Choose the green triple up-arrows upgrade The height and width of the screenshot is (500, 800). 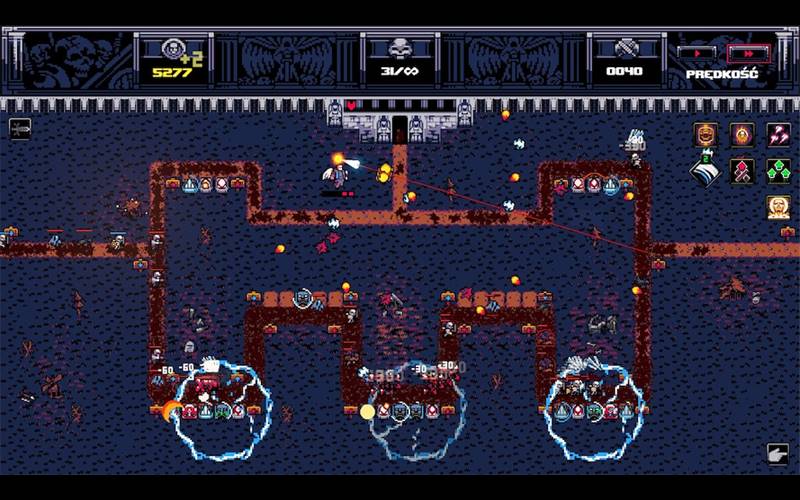778,171
